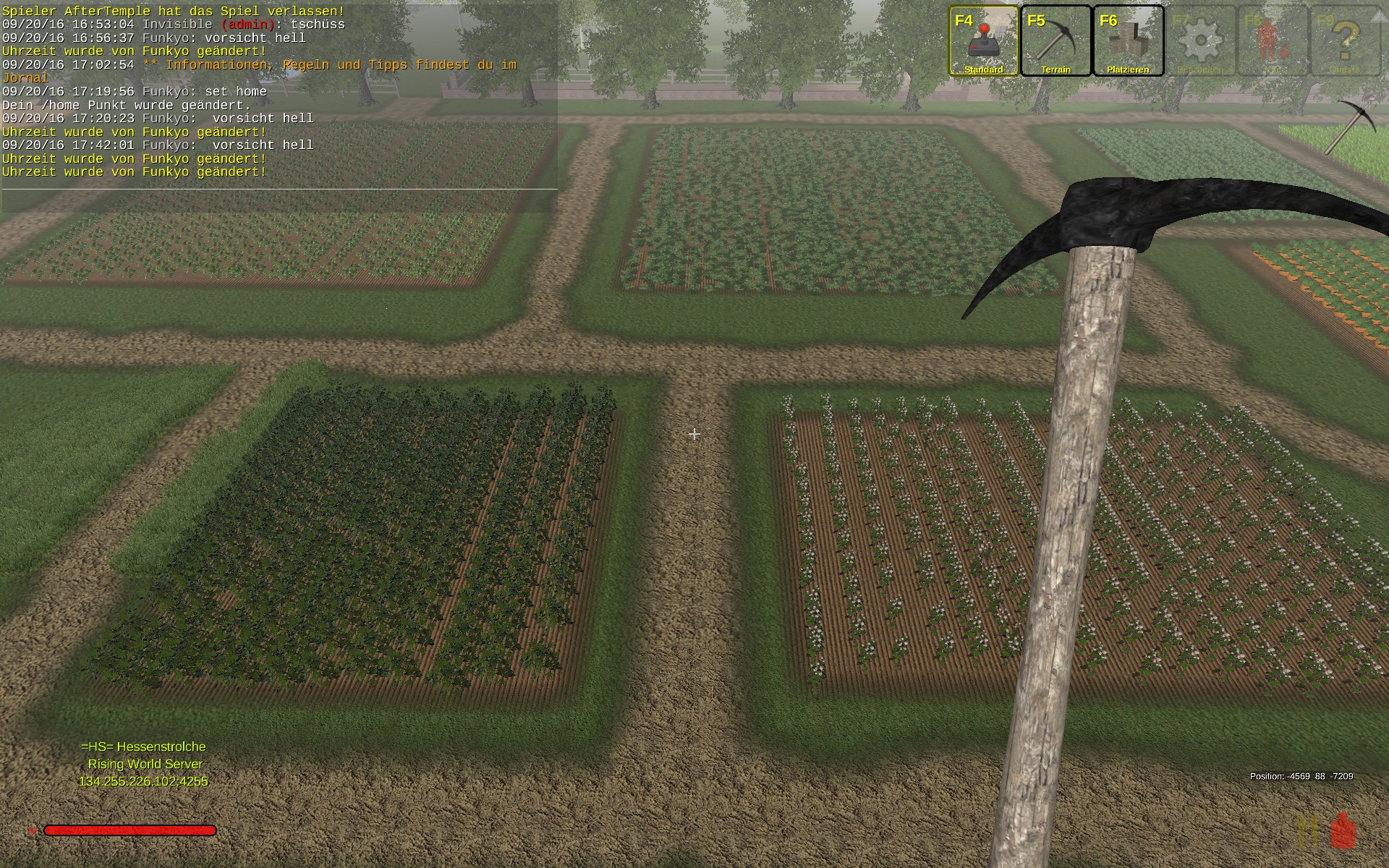Open the Quests question mark button
This screenshot has width=1389, height=868.
tap(1345, 41)
